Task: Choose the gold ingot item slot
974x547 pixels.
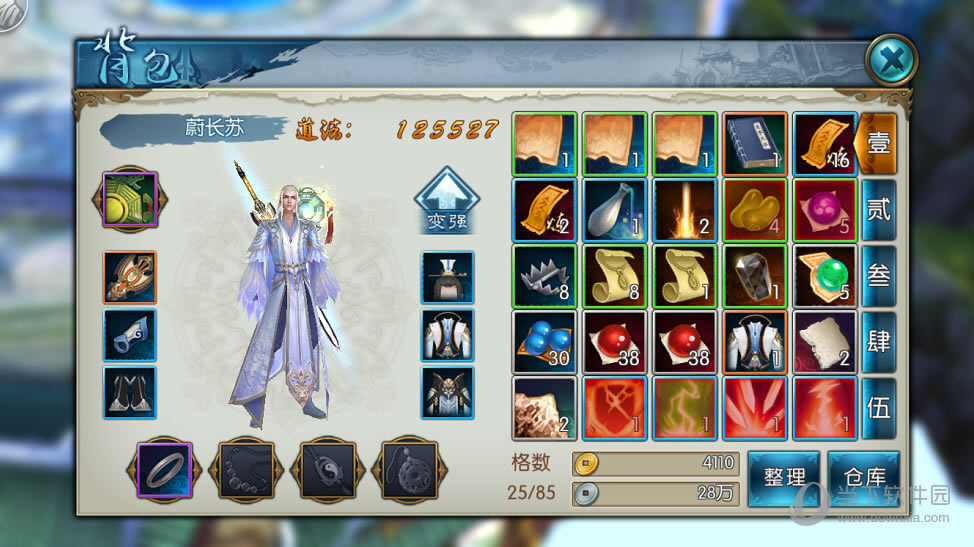Action: tap(755, 210)
